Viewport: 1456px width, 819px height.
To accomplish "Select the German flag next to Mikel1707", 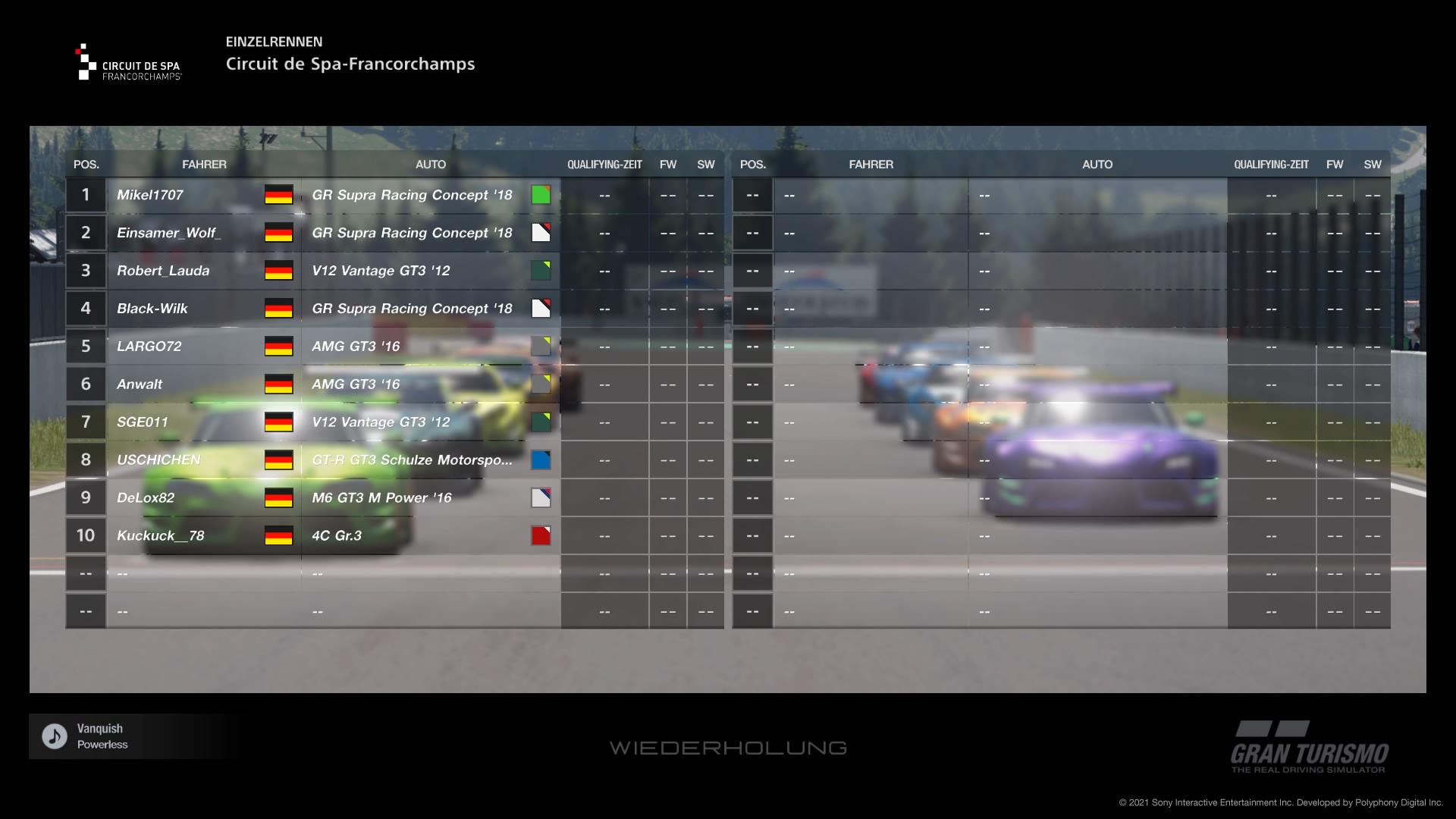I will coord(278,195).
